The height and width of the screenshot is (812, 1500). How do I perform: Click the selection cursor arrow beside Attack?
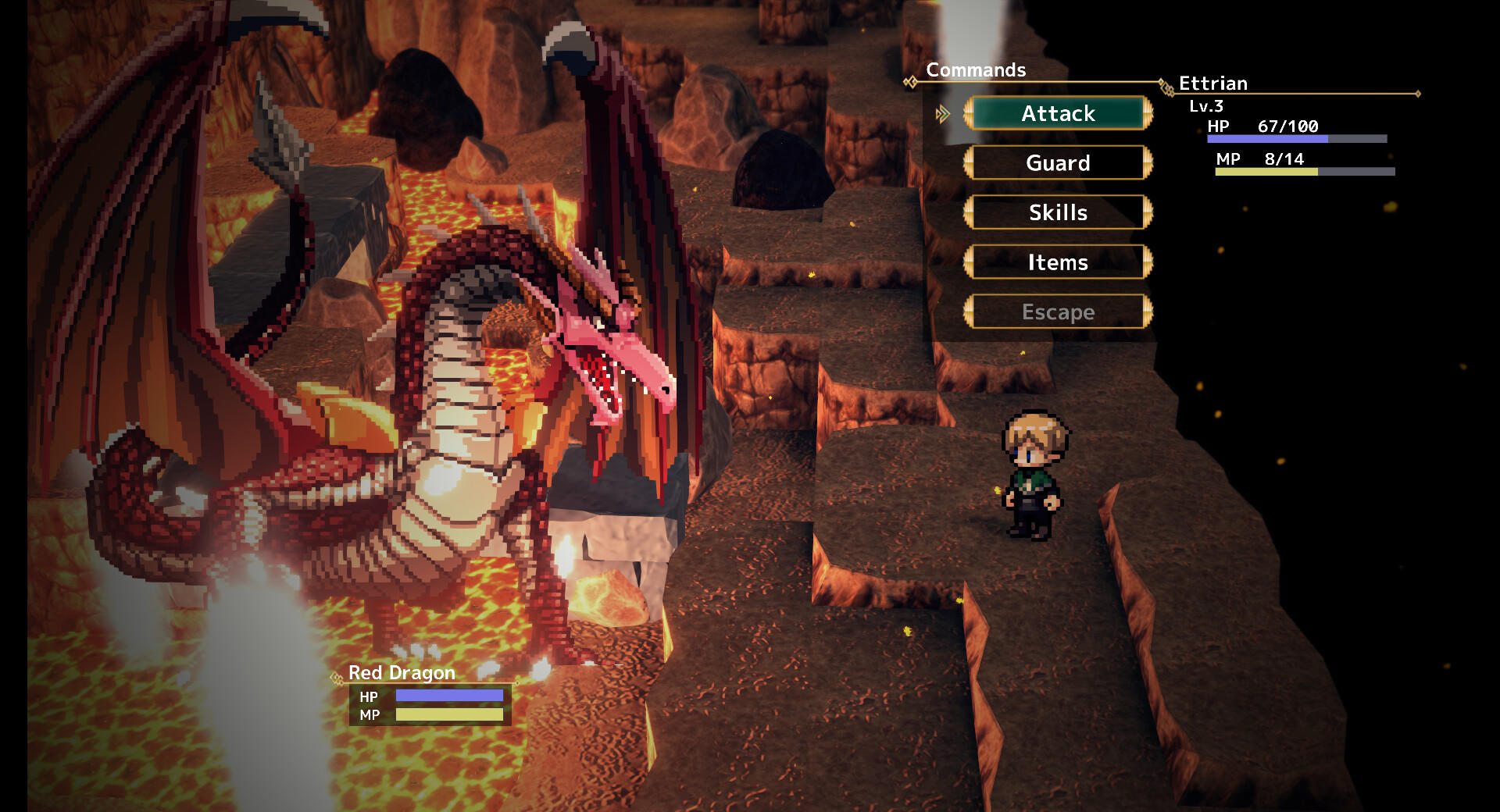point(941,113)
